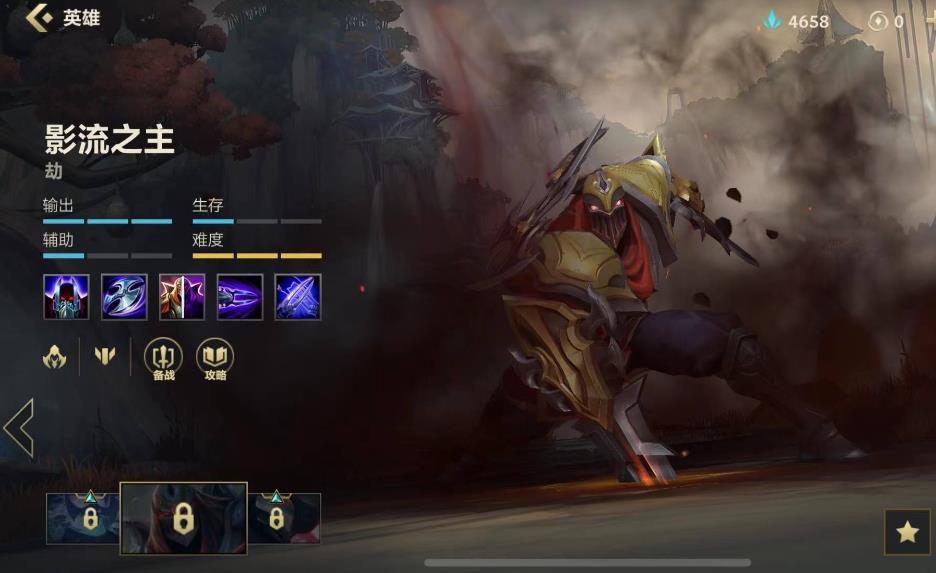
Task: Choose the split figure and shadow ability icon
Action: point(182,297)
